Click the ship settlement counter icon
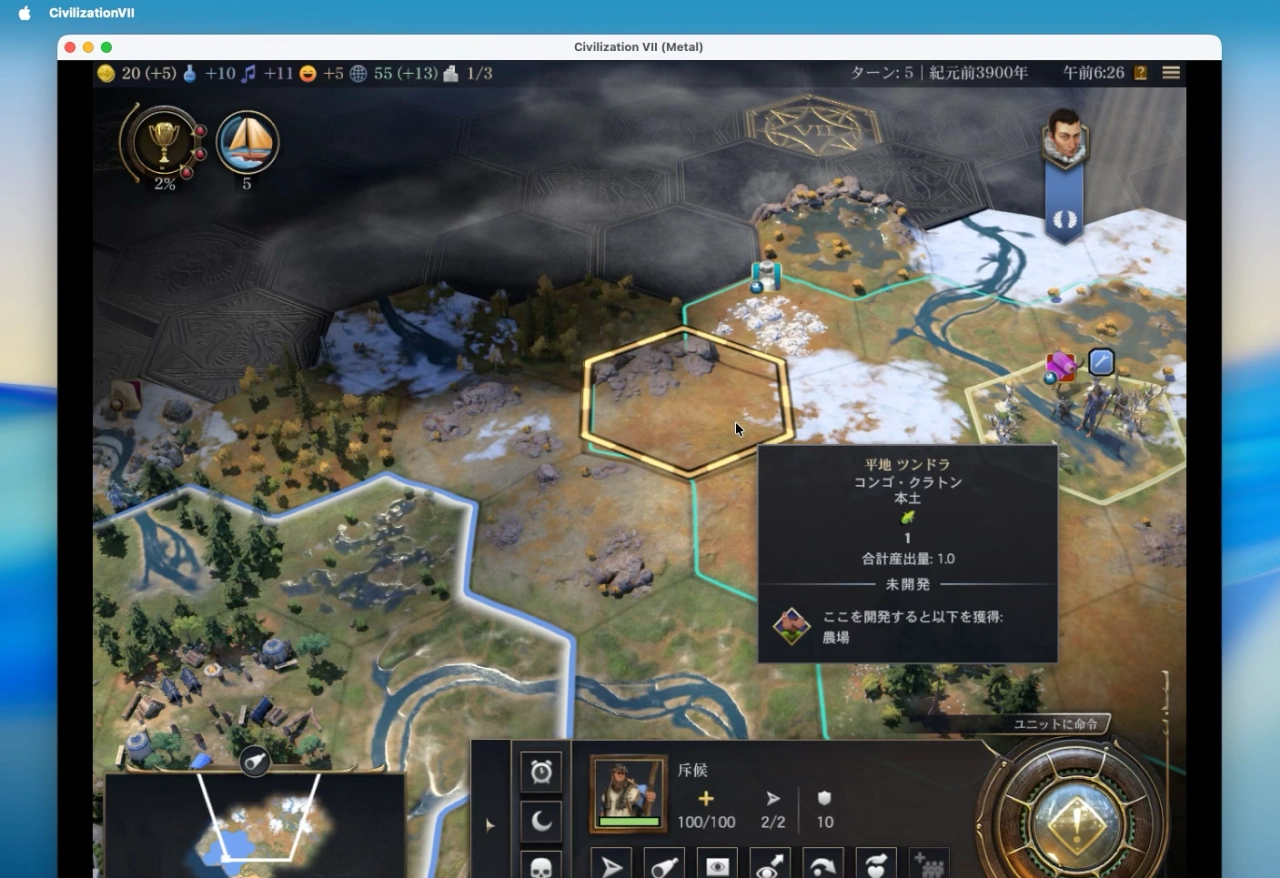1280x878 pixels. [x=247, y=143]
